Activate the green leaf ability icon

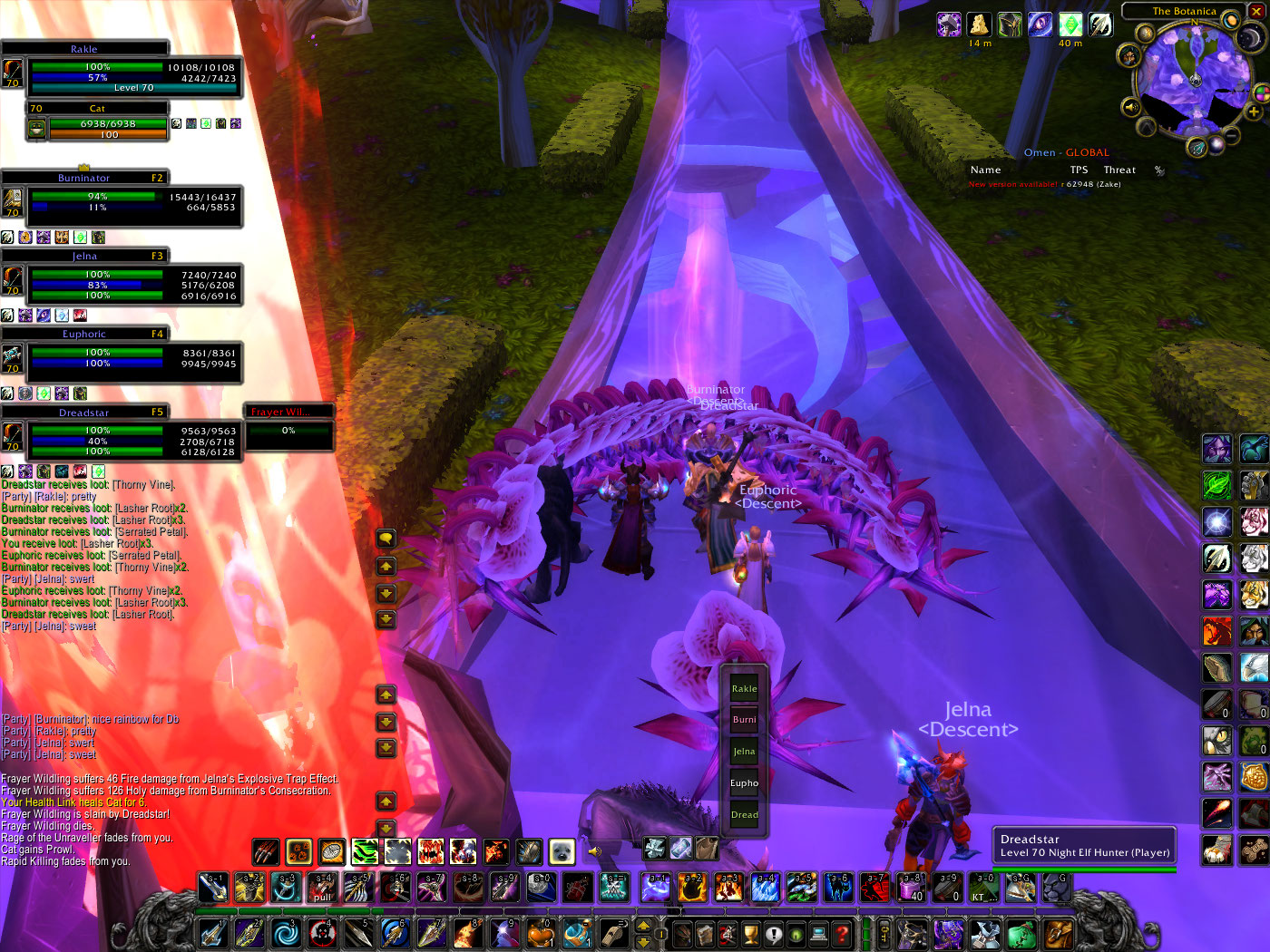pos(1216,485)
